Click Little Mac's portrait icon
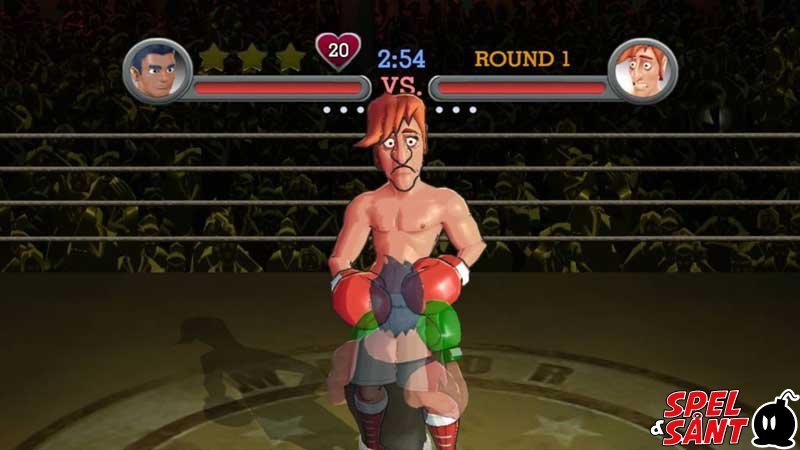Image resolution: width=800 pixels, height=450 pixels. click(x=157, y=70)
